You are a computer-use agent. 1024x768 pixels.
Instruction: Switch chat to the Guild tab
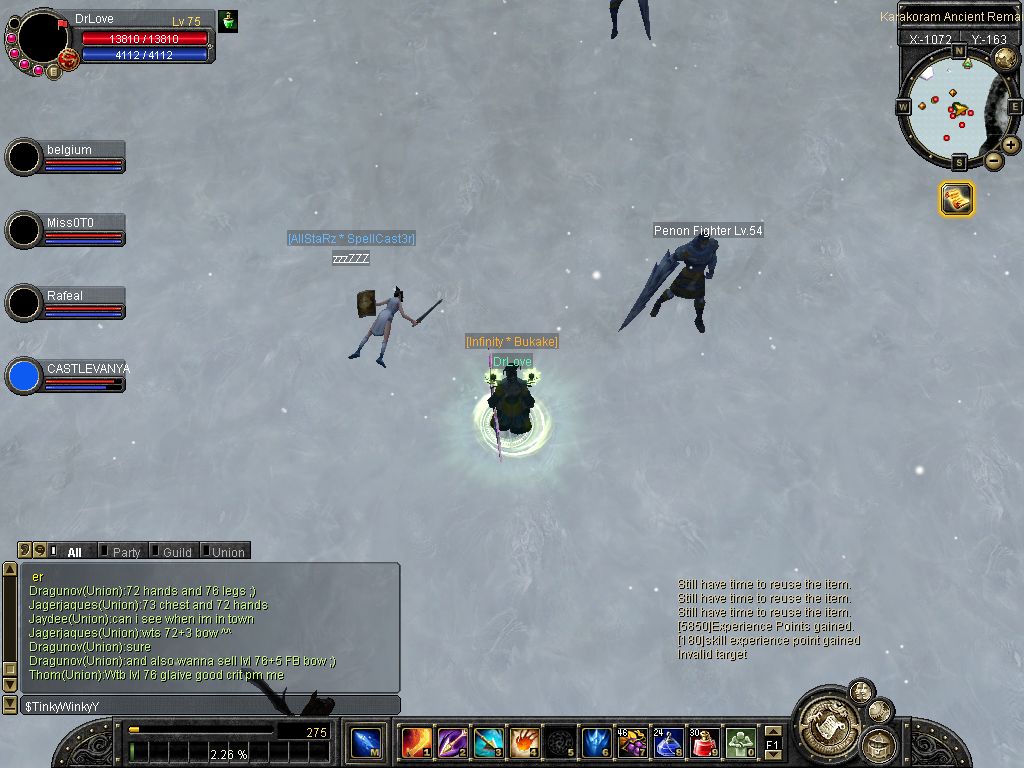176,552
